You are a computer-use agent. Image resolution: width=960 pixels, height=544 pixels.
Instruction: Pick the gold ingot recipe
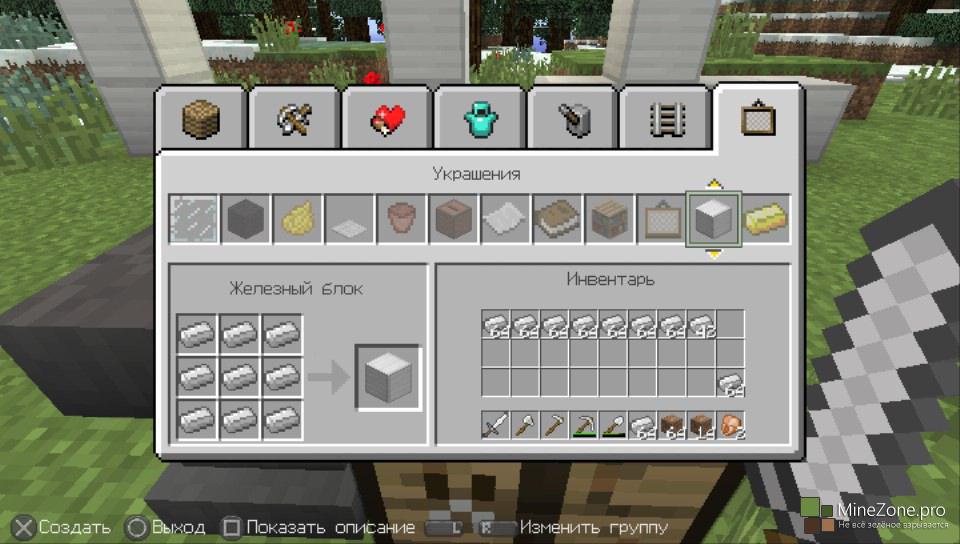pos(767,219)
